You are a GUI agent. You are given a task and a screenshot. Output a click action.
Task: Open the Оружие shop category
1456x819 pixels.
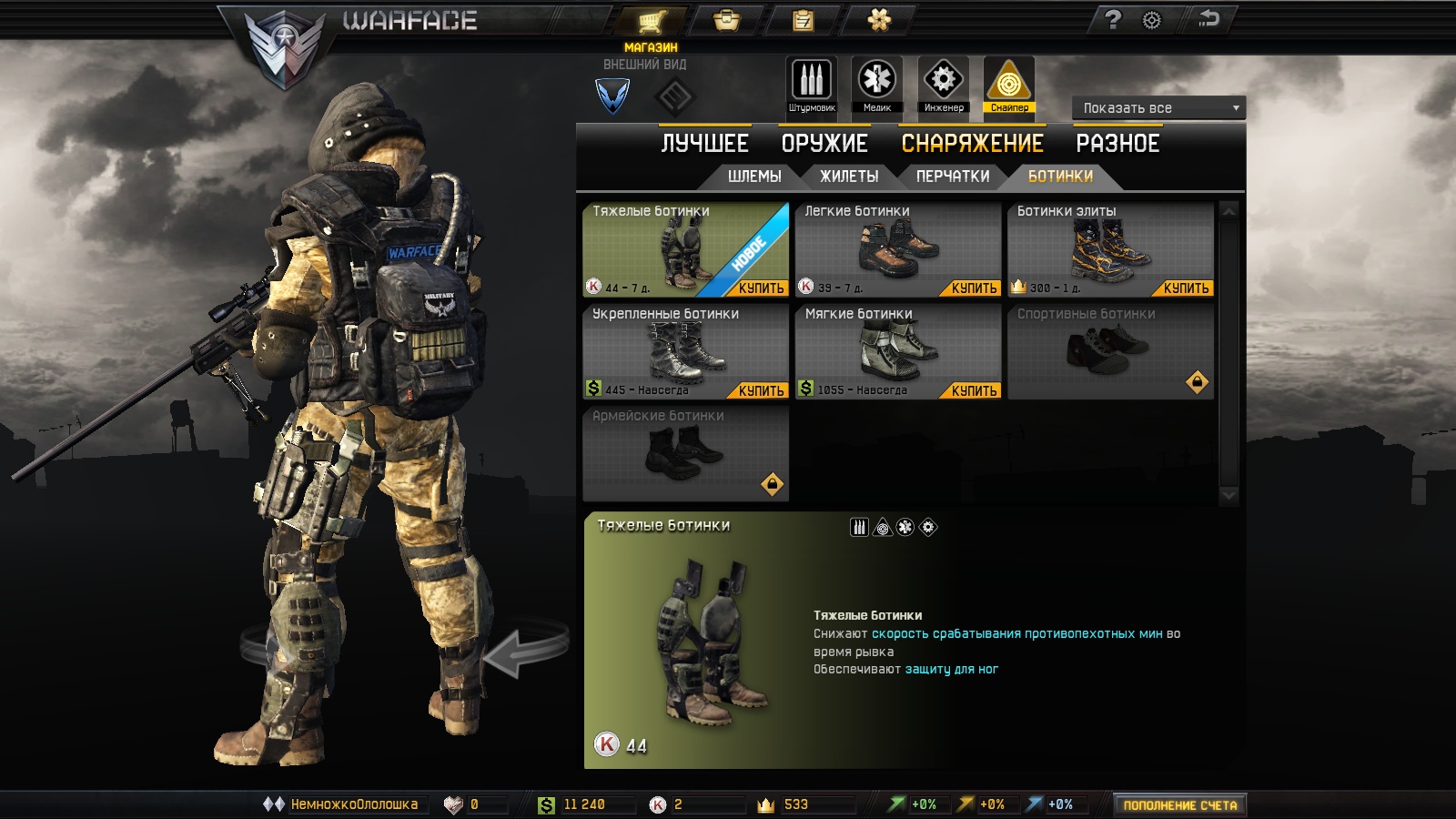tap(824, 144)
